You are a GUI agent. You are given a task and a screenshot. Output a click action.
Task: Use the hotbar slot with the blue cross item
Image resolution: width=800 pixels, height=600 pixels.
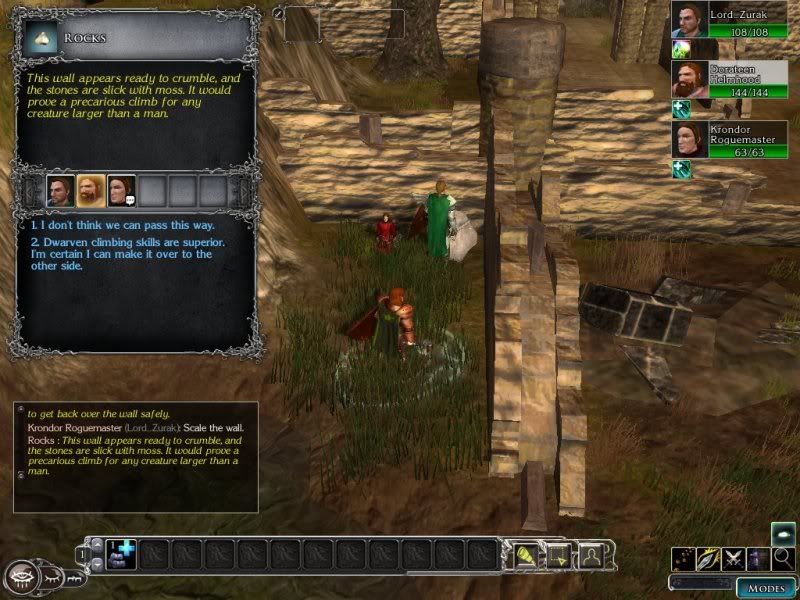[120, 554]
